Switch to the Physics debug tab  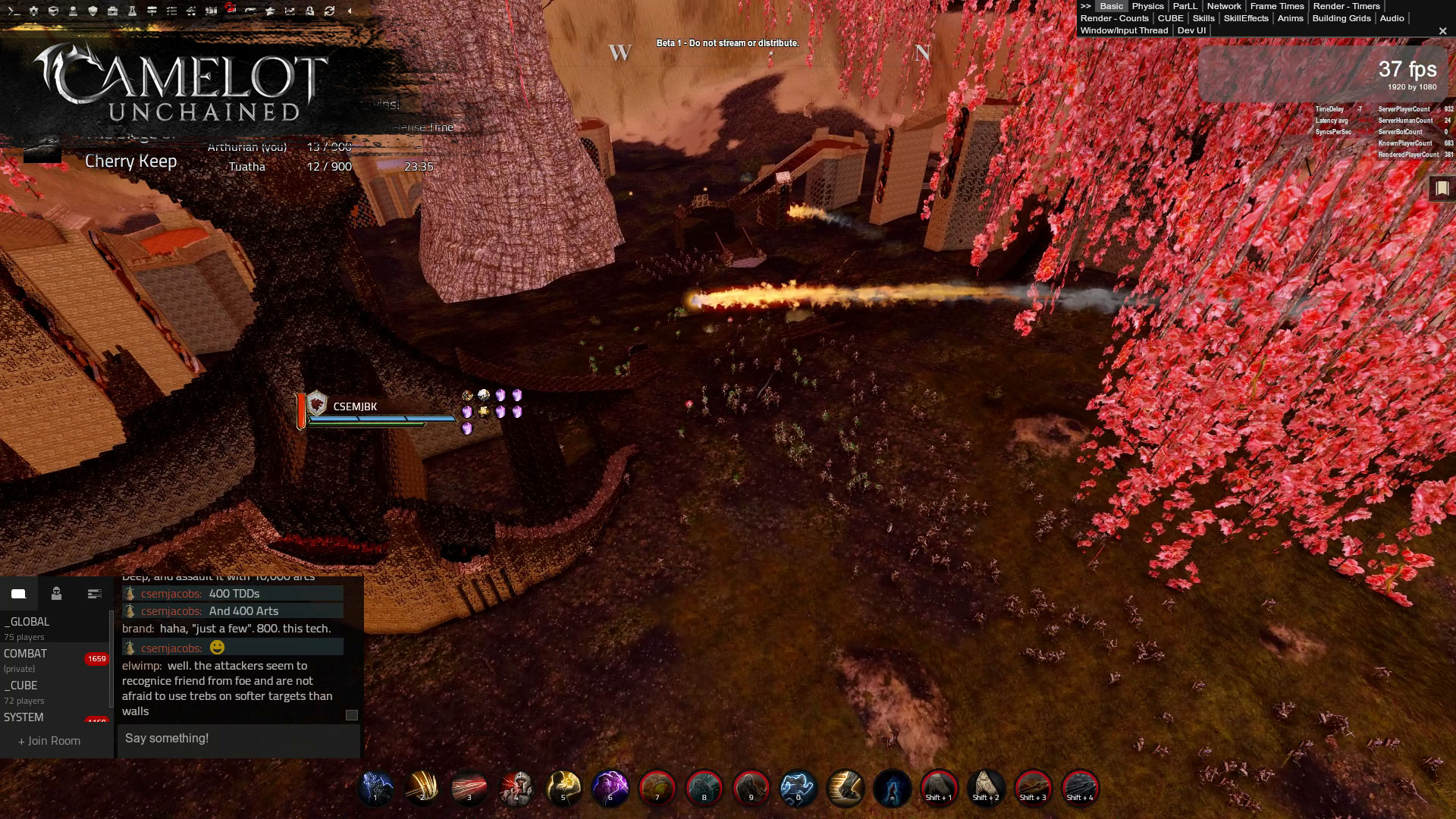click(x=1147, y=6)
